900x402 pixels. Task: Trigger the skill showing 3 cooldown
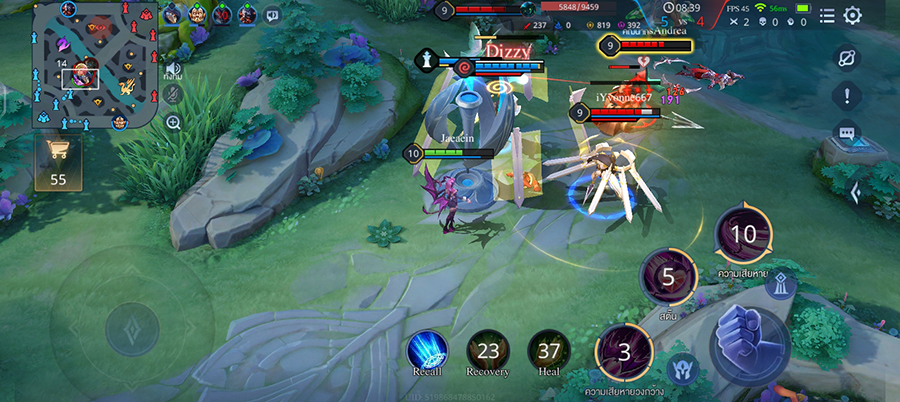[x=625, y=352]
